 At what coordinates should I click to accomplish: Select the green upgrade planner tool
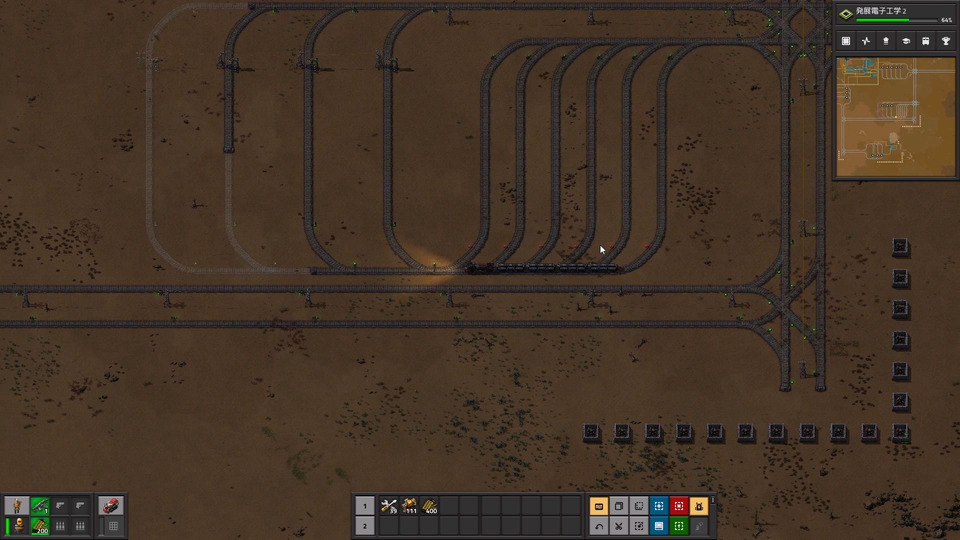(x=679, y=526)
